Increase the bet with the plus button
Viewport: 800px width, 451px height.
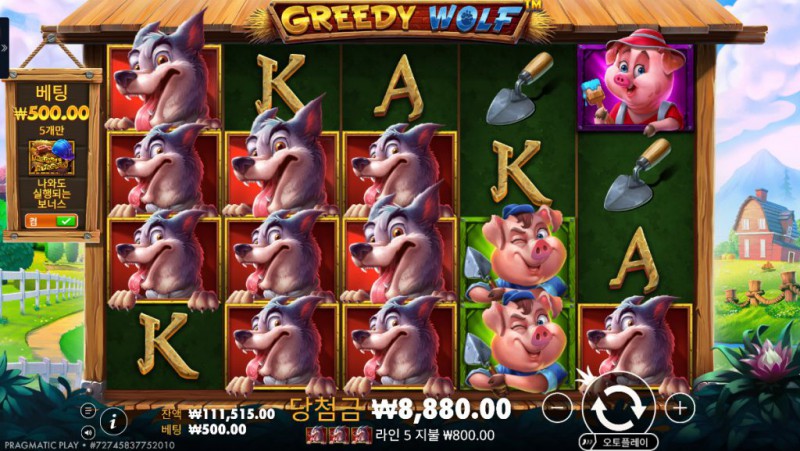point(679,407)
